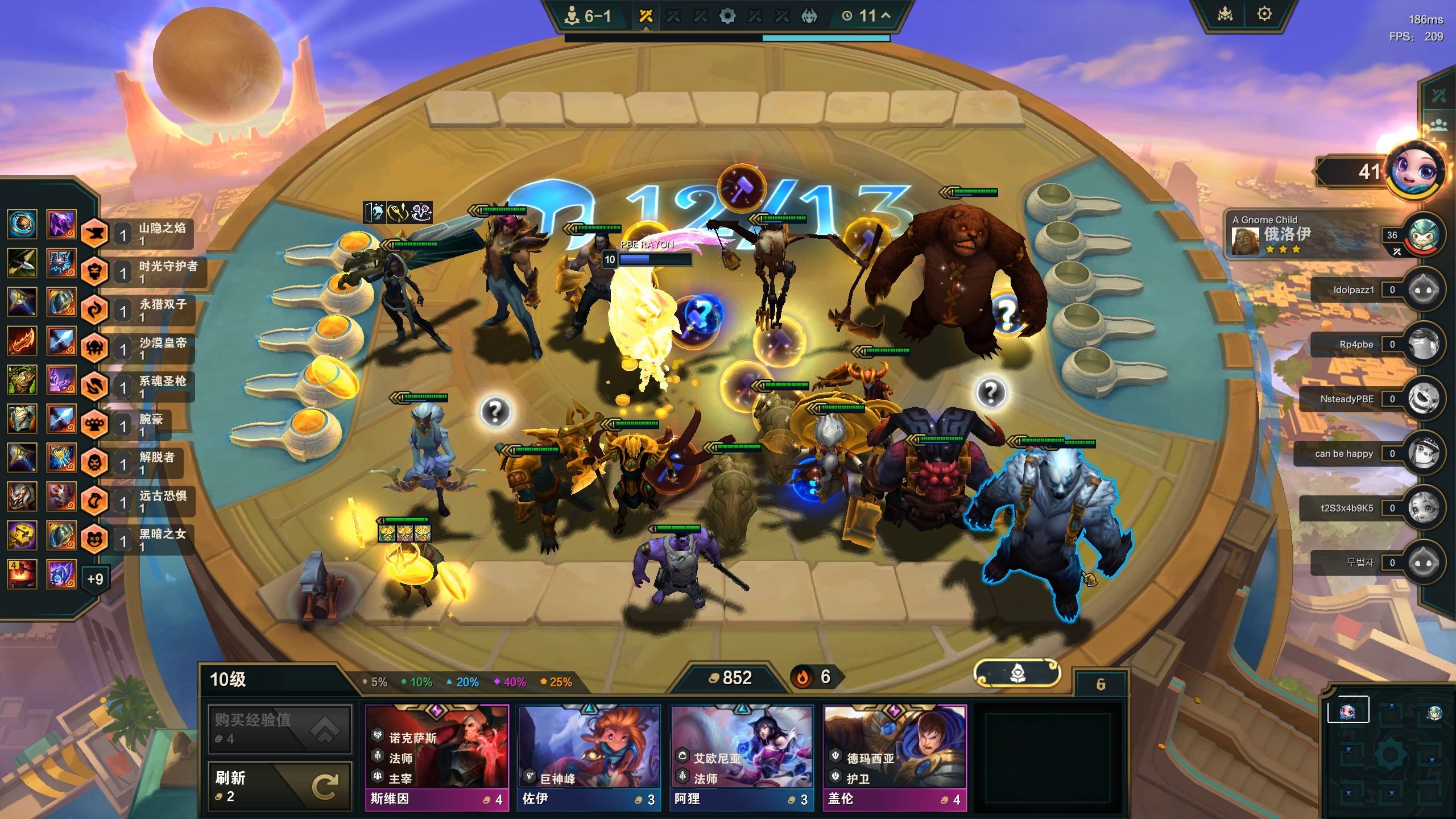
Task: Select the 盖伦 shop card
Action: (894, 756)
